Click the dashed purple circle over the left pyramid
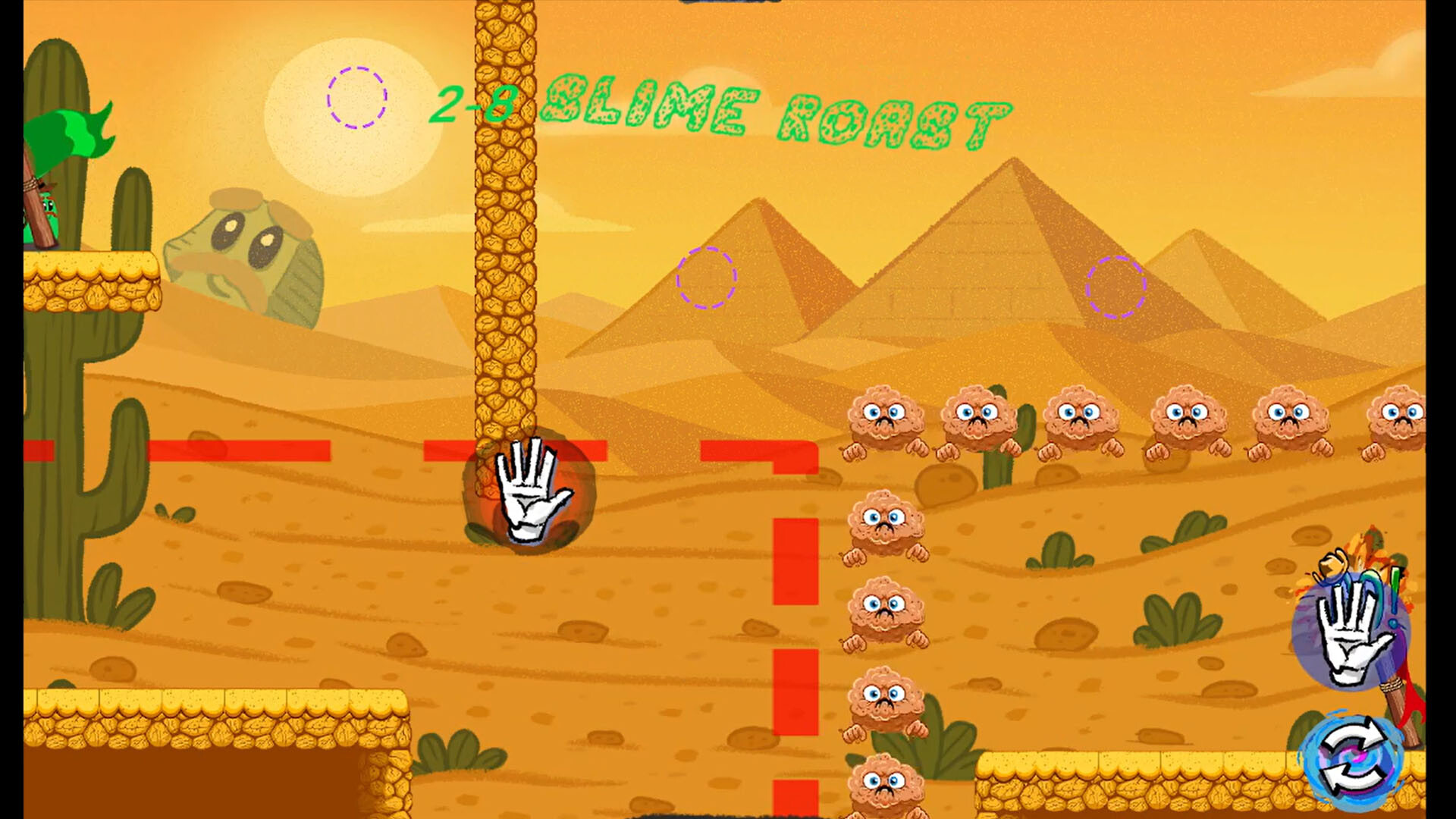The image size is (1456, 819). click(x=707, y=278)
